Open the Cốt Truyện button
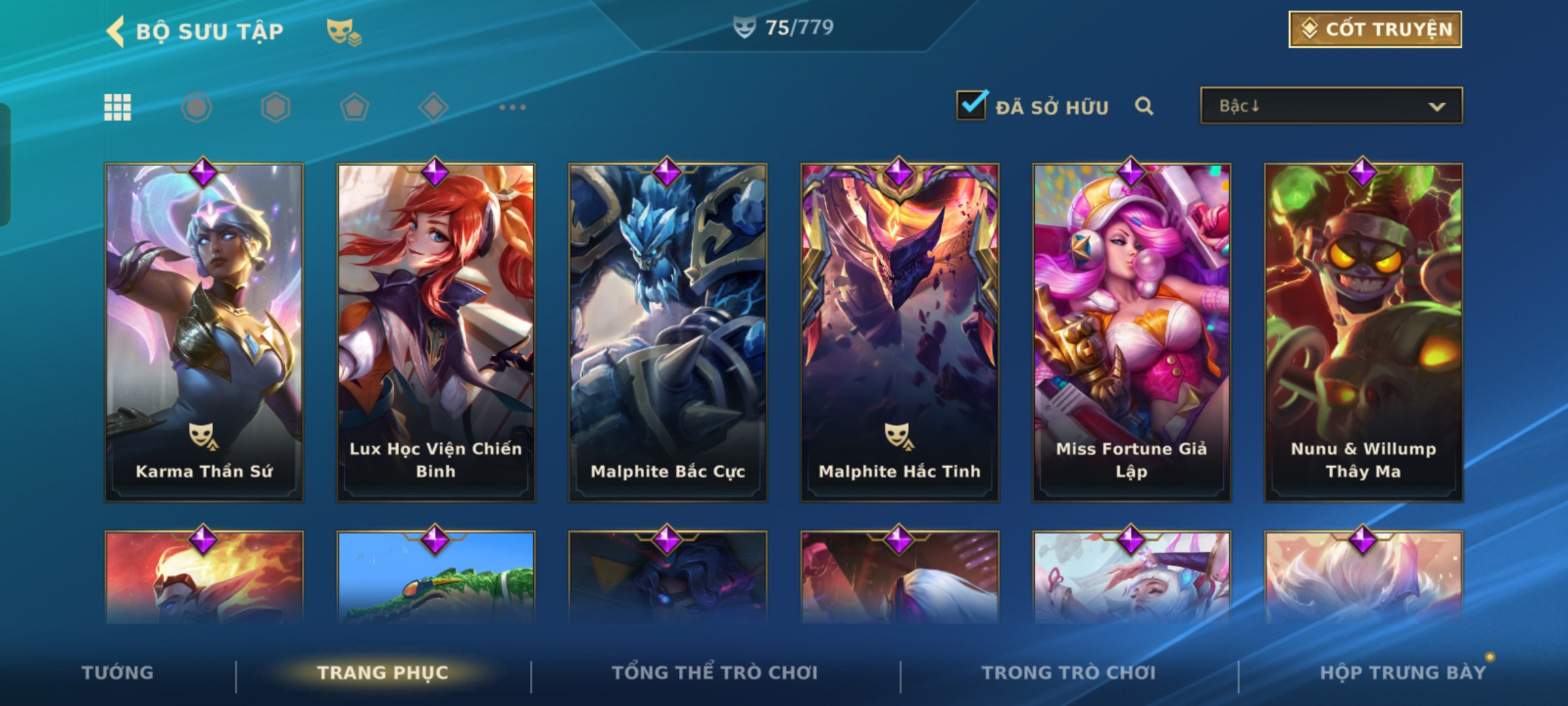Screen dimensions: 1568x706 1375,29
